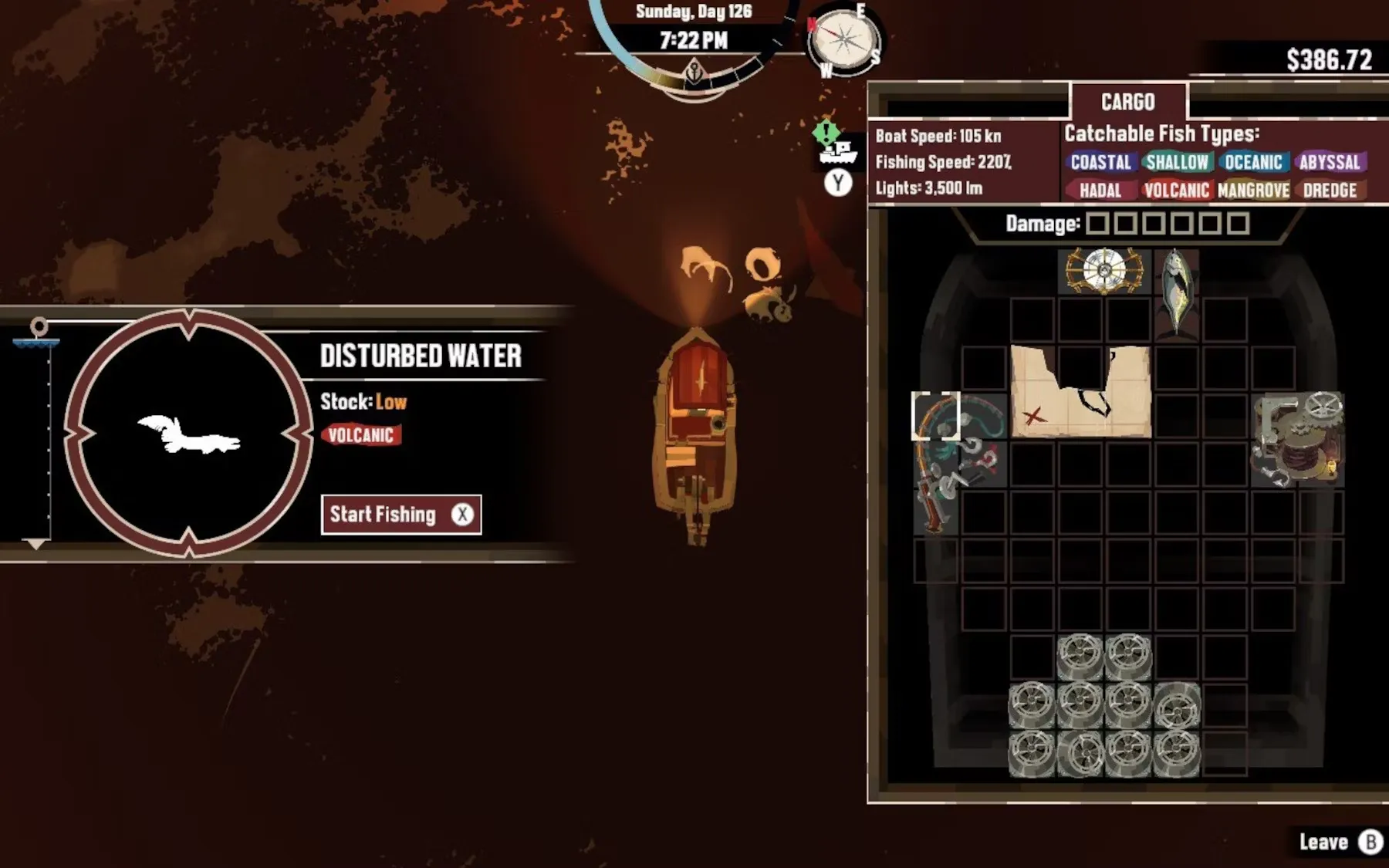The image size is (1389, 868).
Task: Open the Cargo tab
Action: click(1127, 102)
